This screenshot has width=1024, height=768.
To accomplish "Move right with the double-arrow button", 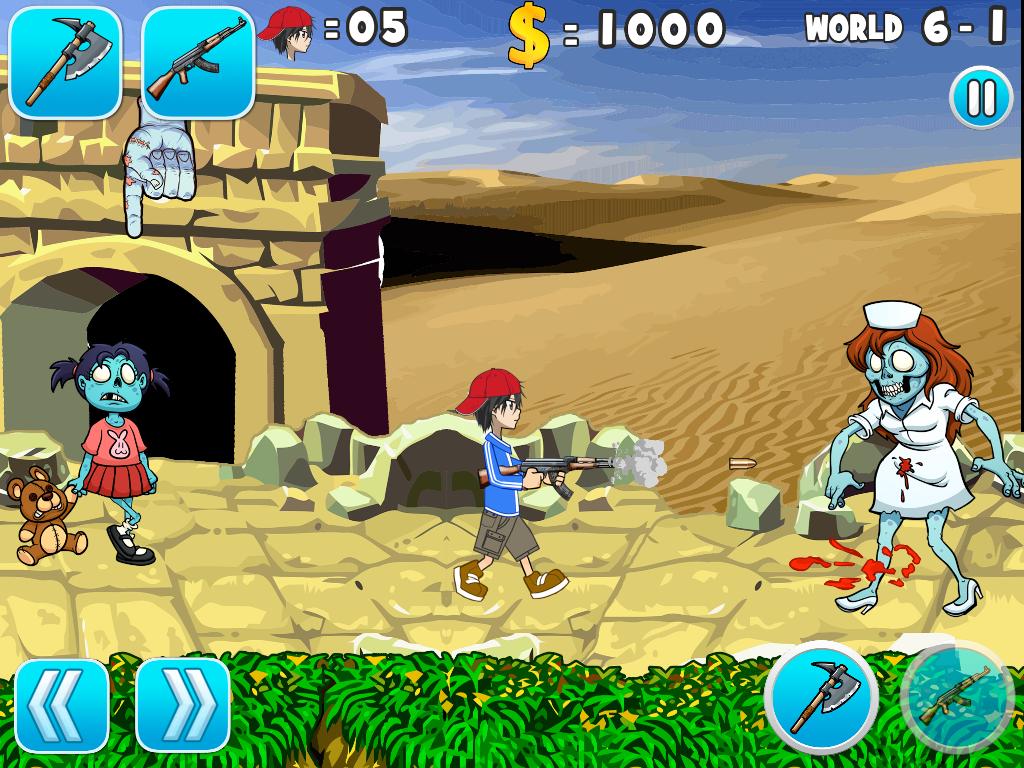I will pos(183,705).
